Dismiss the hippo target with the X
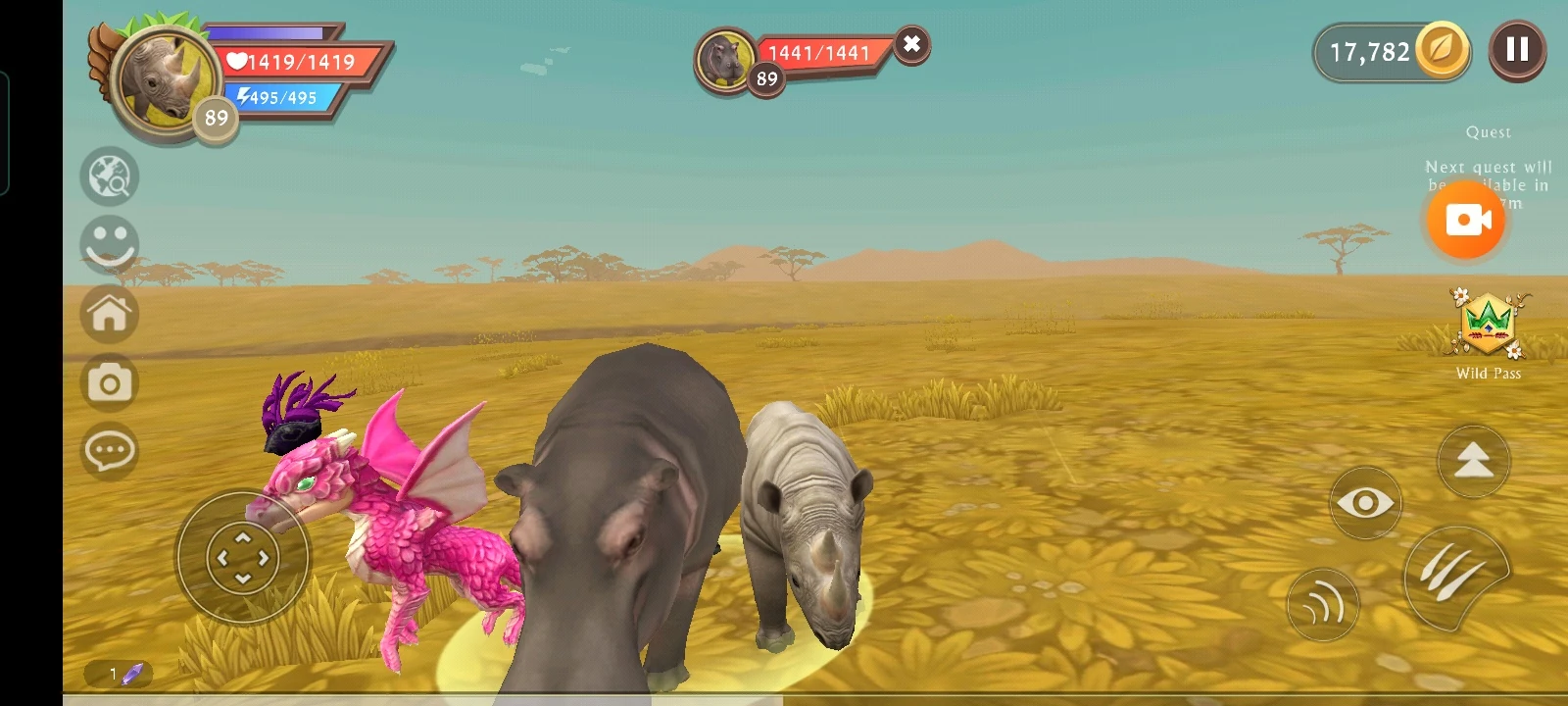This screenshot has height=706, width=1568. pos(910,43)
